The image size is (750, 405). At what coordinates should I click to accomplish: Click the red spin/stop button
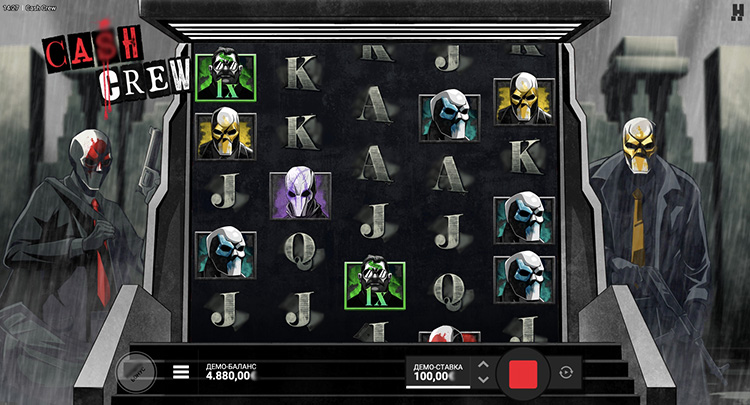[523, 372]
